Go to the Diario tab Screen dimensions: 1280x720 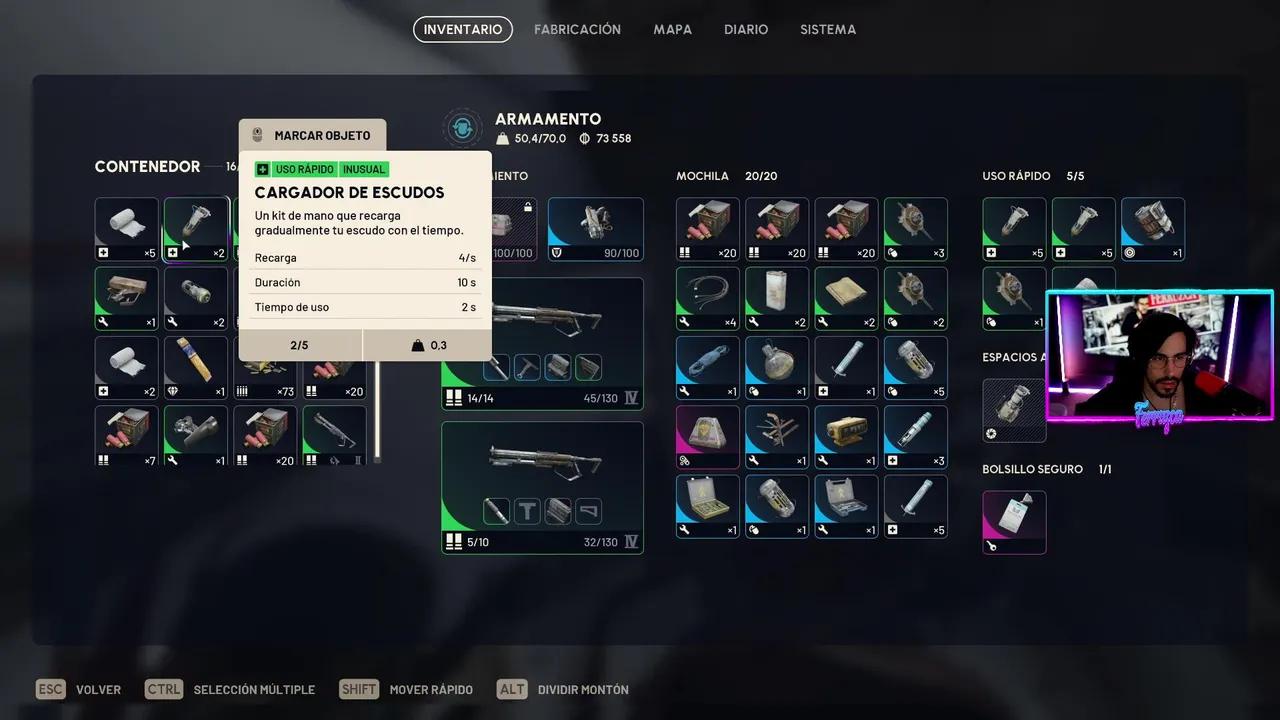tap(746, 30)
